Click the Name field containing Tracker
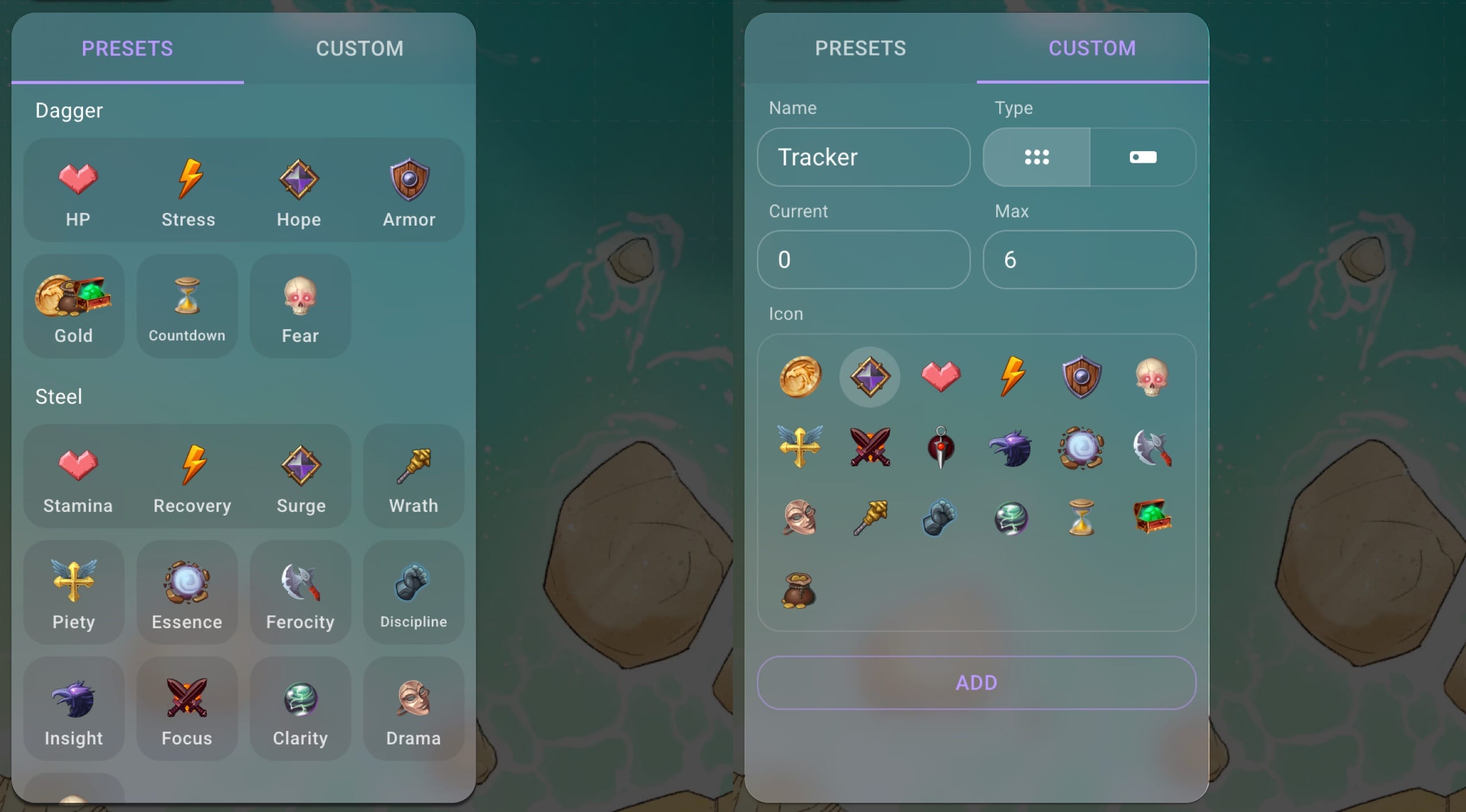Image resolution: width=1466 pixels, height=812 pixels. pyautogui.click(x=863, y=157)
